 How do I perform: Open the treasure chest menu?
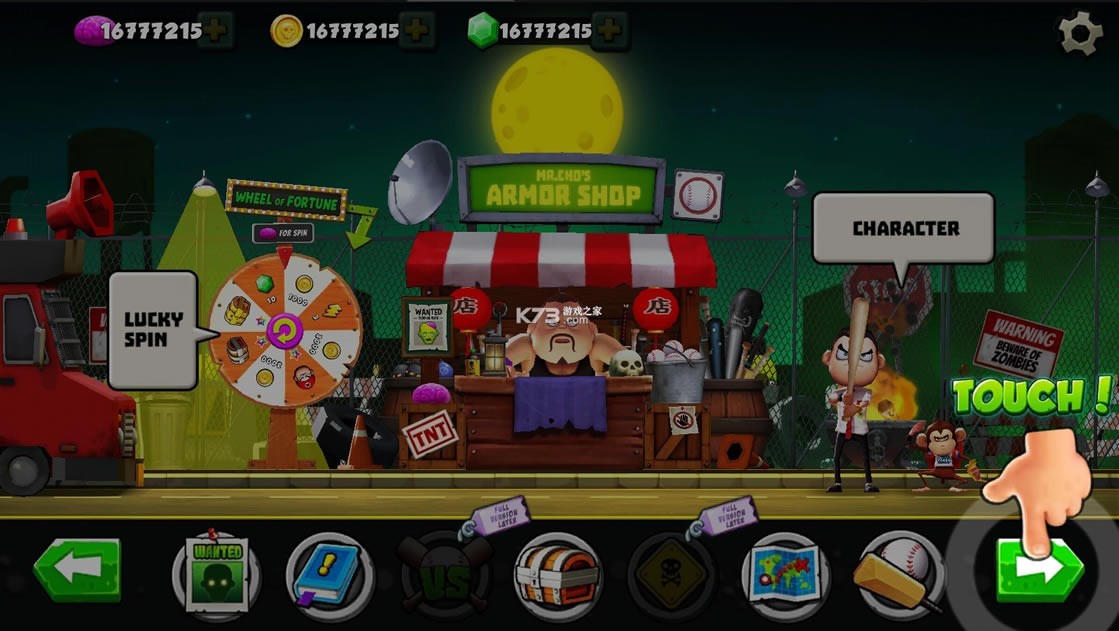557,575
